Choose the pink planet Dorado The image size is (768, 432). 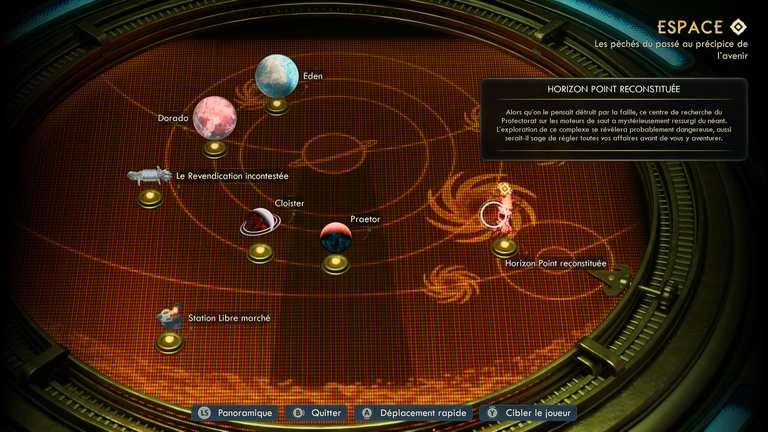[214, 118]
